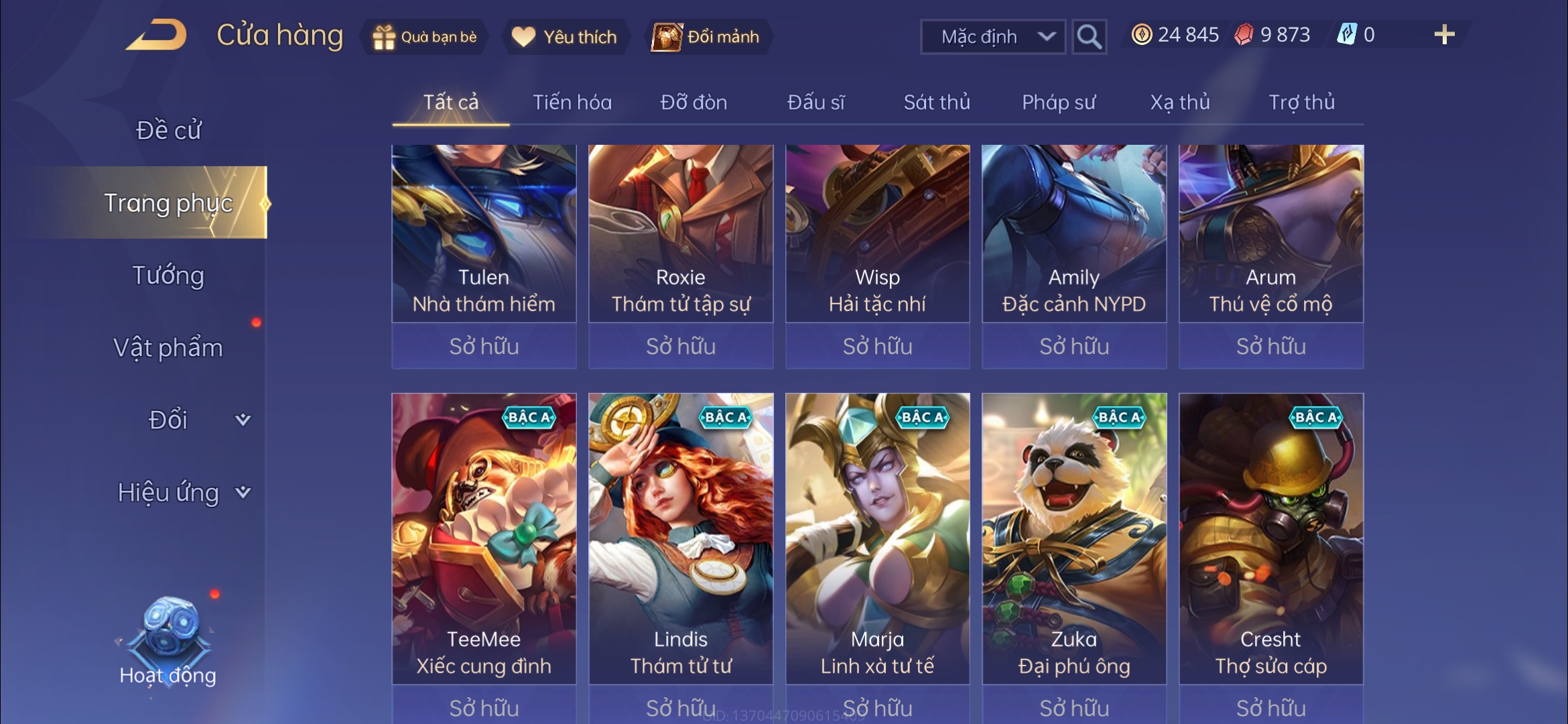Open the Tướng heroes section
This screenshot has height=724, width=1568.
pyautogui.click(x=168, y=276)
